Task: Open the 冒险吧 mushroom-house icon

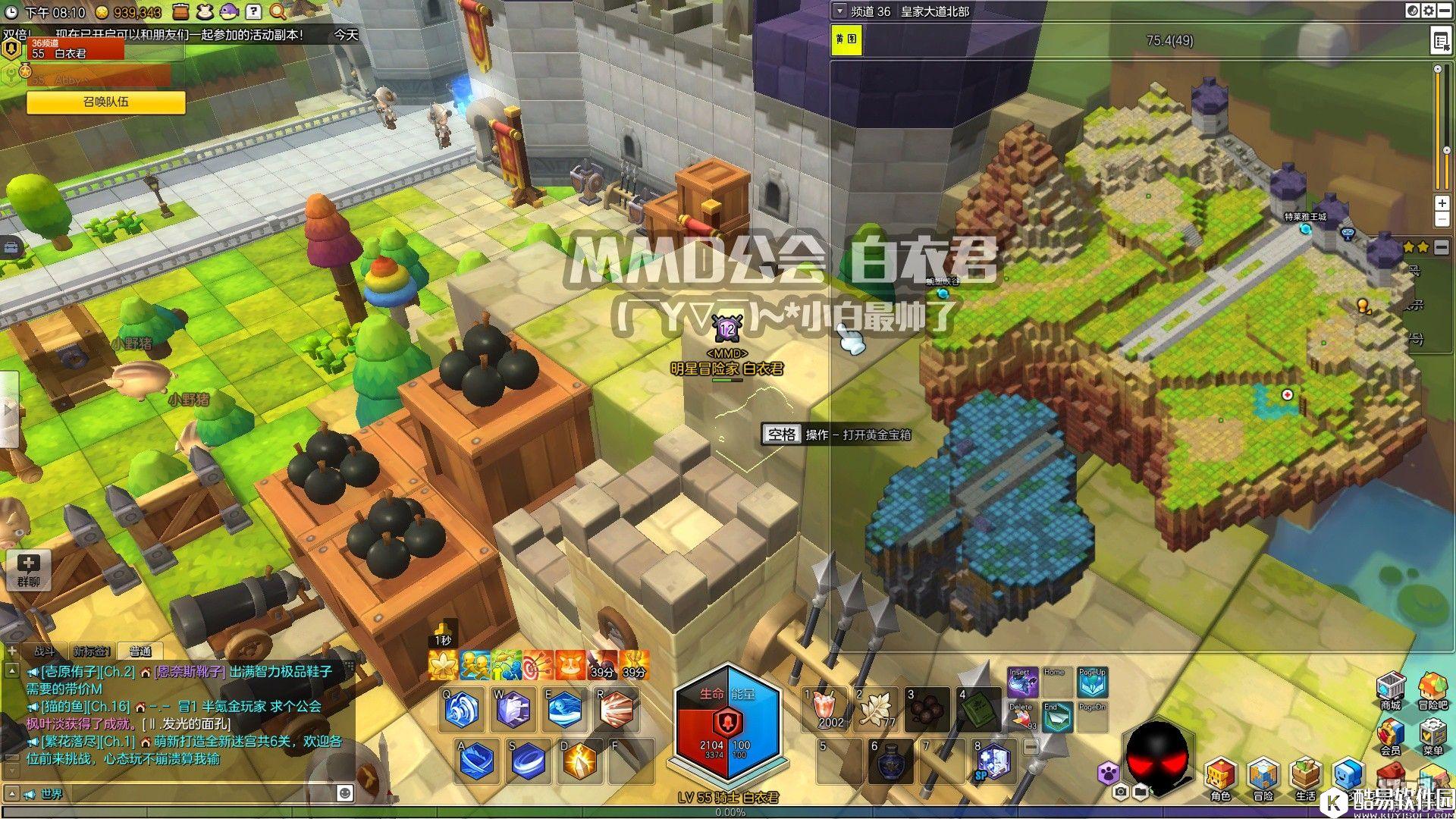Action: tap(1432, 688)
